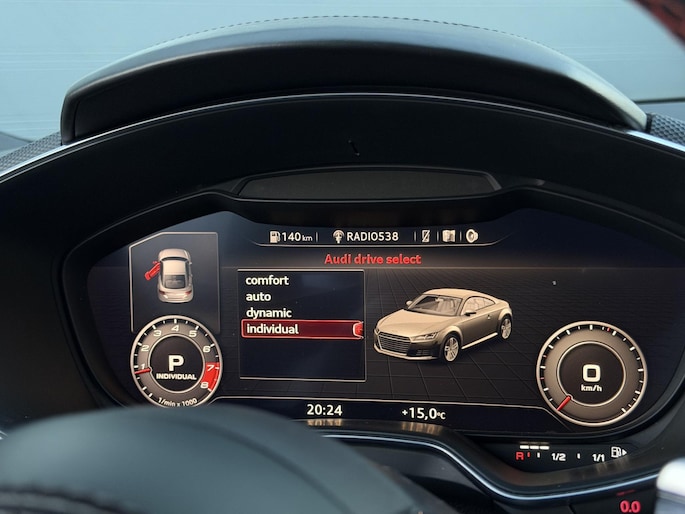685x514 pixels.
Task: Select the comfort drive mode
Action: click(x=267, y=280)
